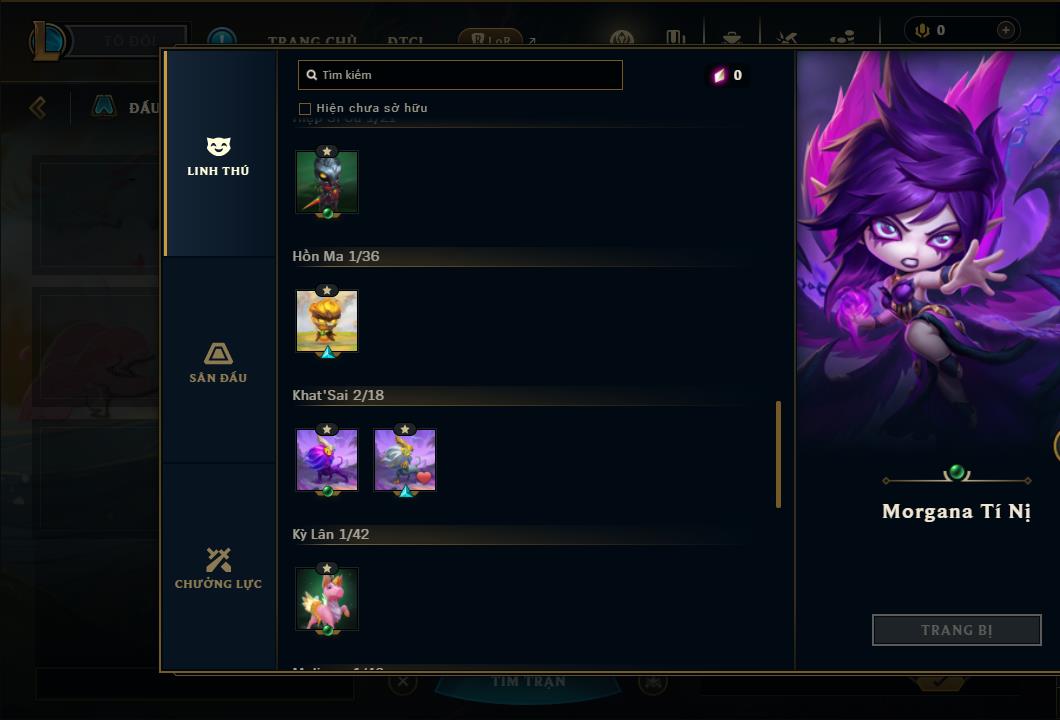Open the Sân Đấu tab
Screen dimensions: 1060x720
point(218,363)
